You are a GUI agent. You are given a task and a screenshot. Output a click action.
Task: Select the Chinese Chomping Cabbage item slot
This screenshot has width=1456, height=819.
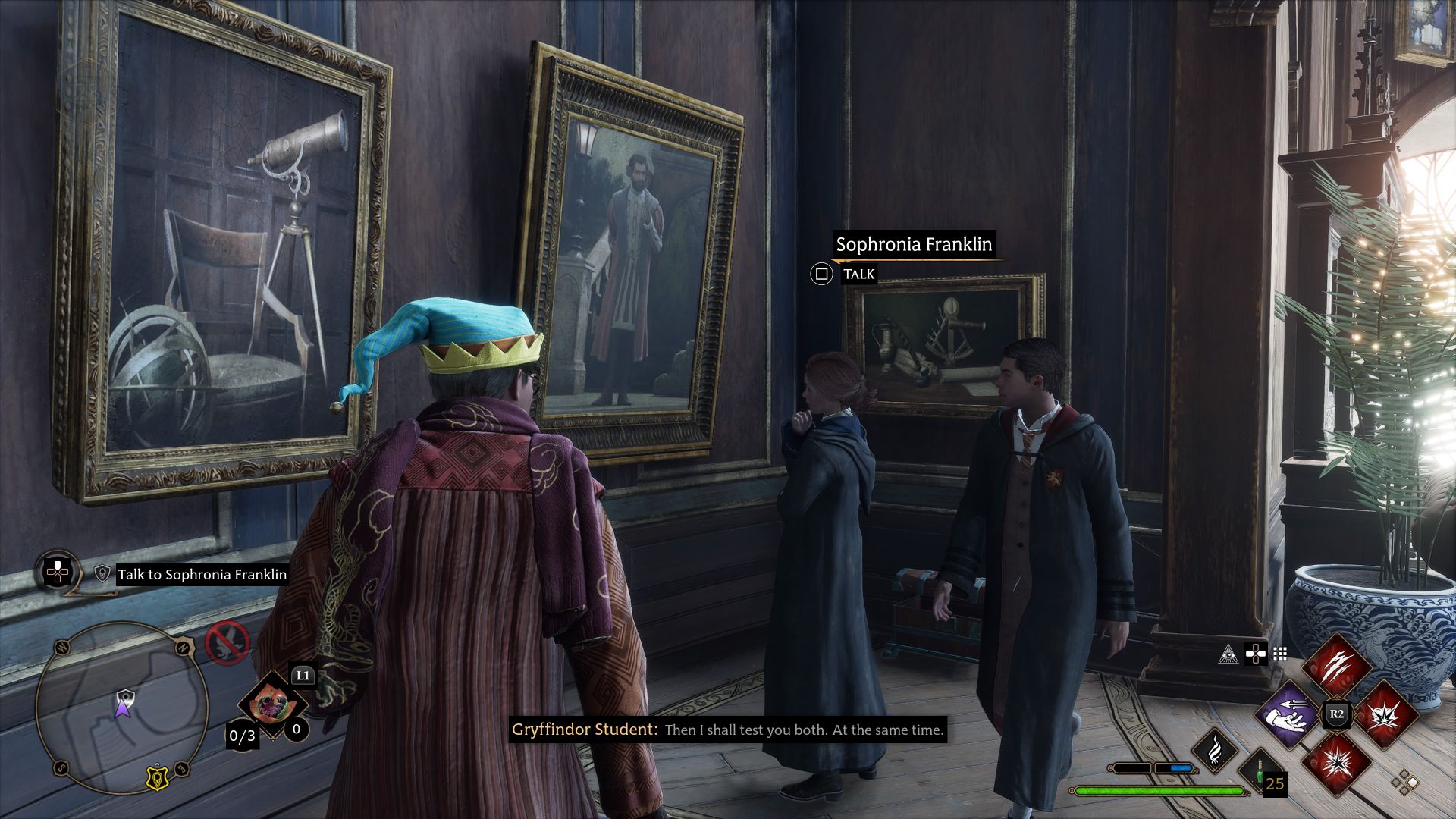click(x=271, y=705)
